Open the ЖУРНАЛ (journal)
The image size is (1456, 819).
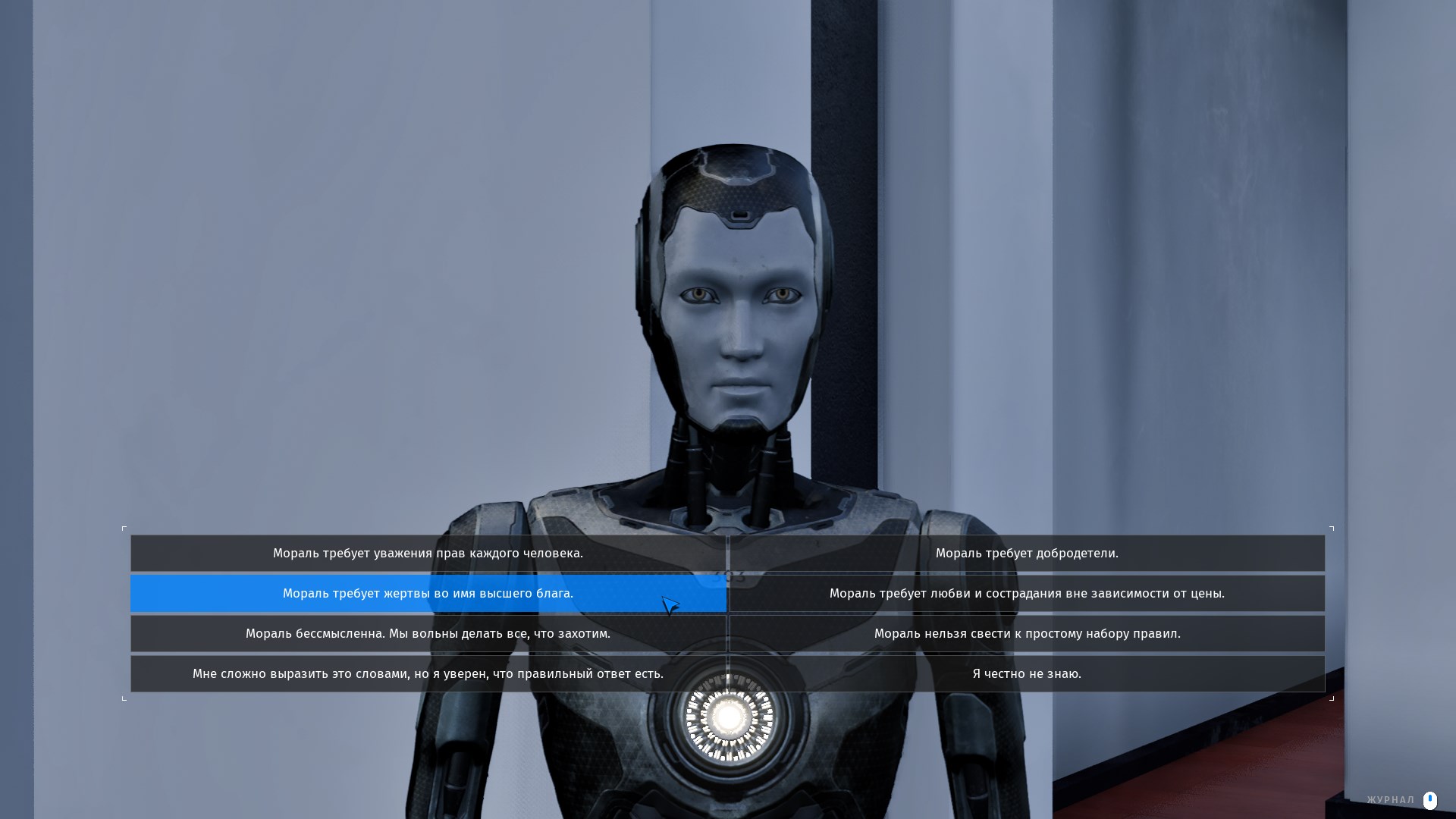pos(1390,799)
